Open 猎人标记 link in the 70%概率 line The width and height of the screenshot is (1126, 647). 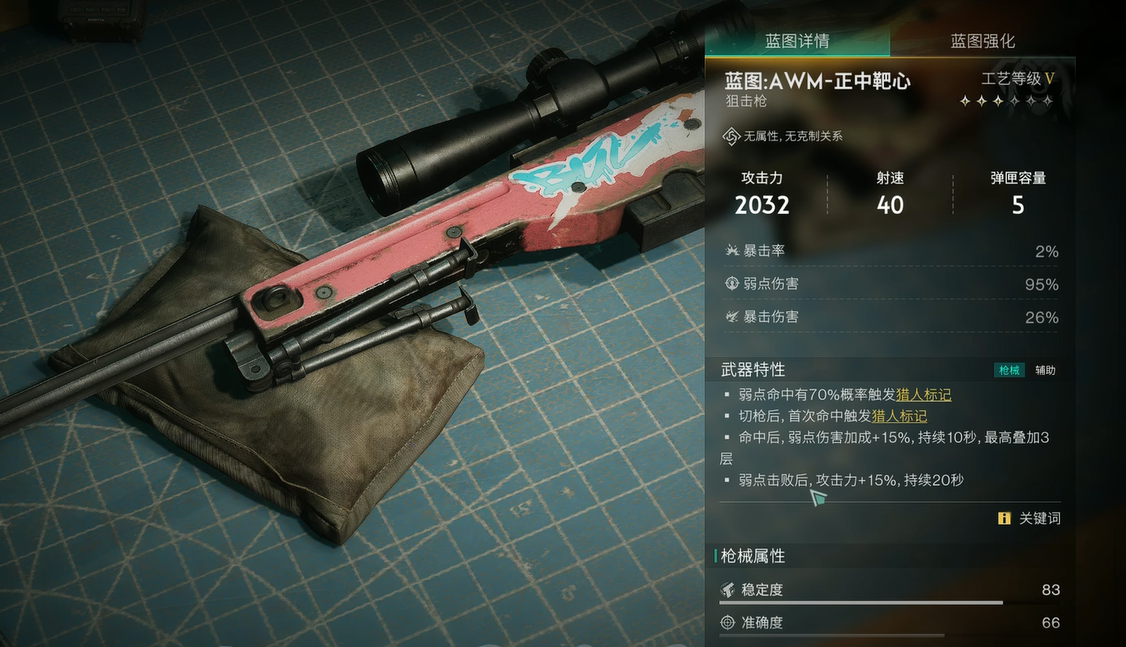pyautogui.click(x=923, y=395)
